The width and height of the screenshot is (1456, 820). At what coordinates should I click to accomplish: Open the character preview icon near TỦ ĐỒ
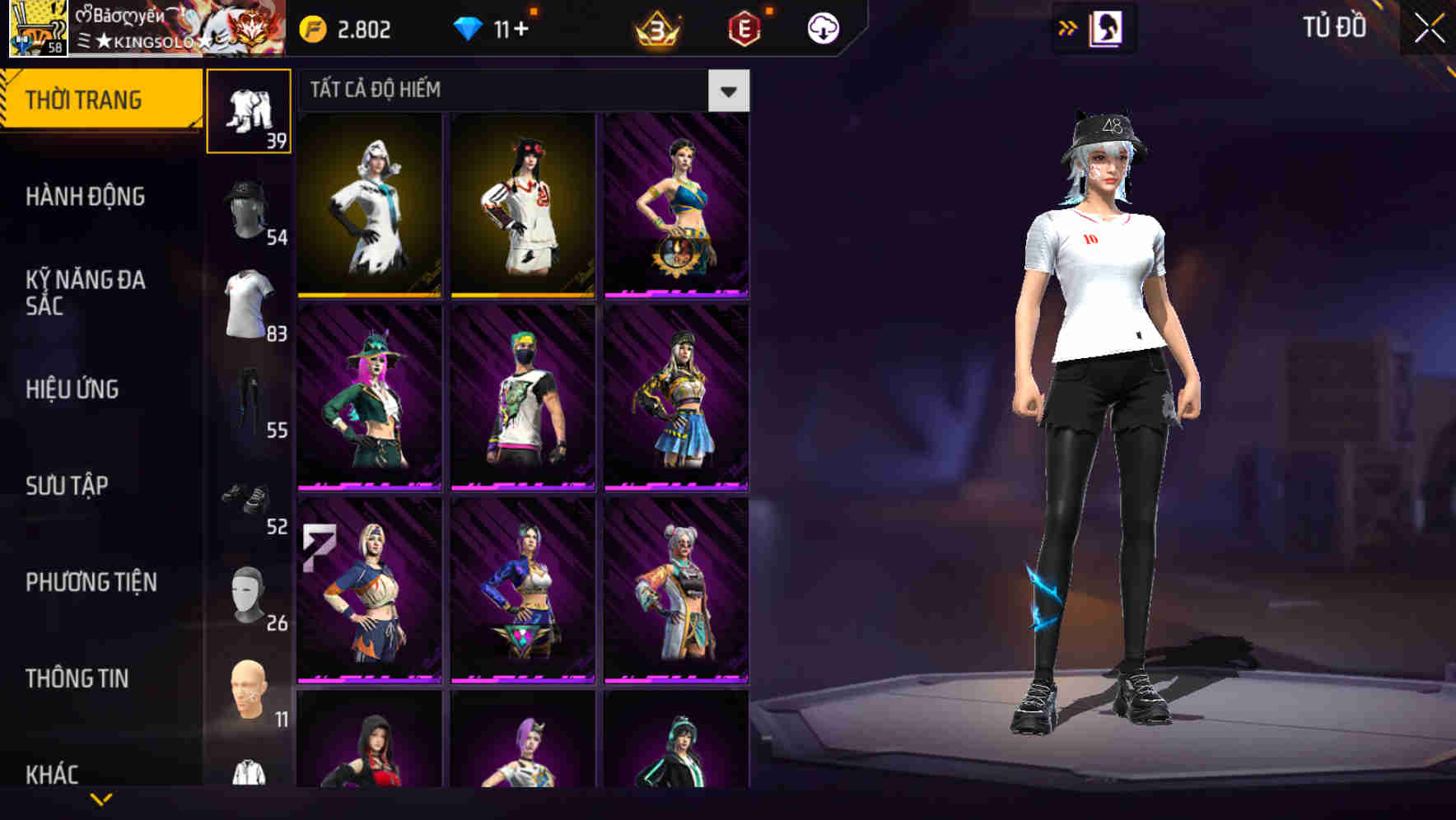pyautogui.click(x=1106, y=26)
